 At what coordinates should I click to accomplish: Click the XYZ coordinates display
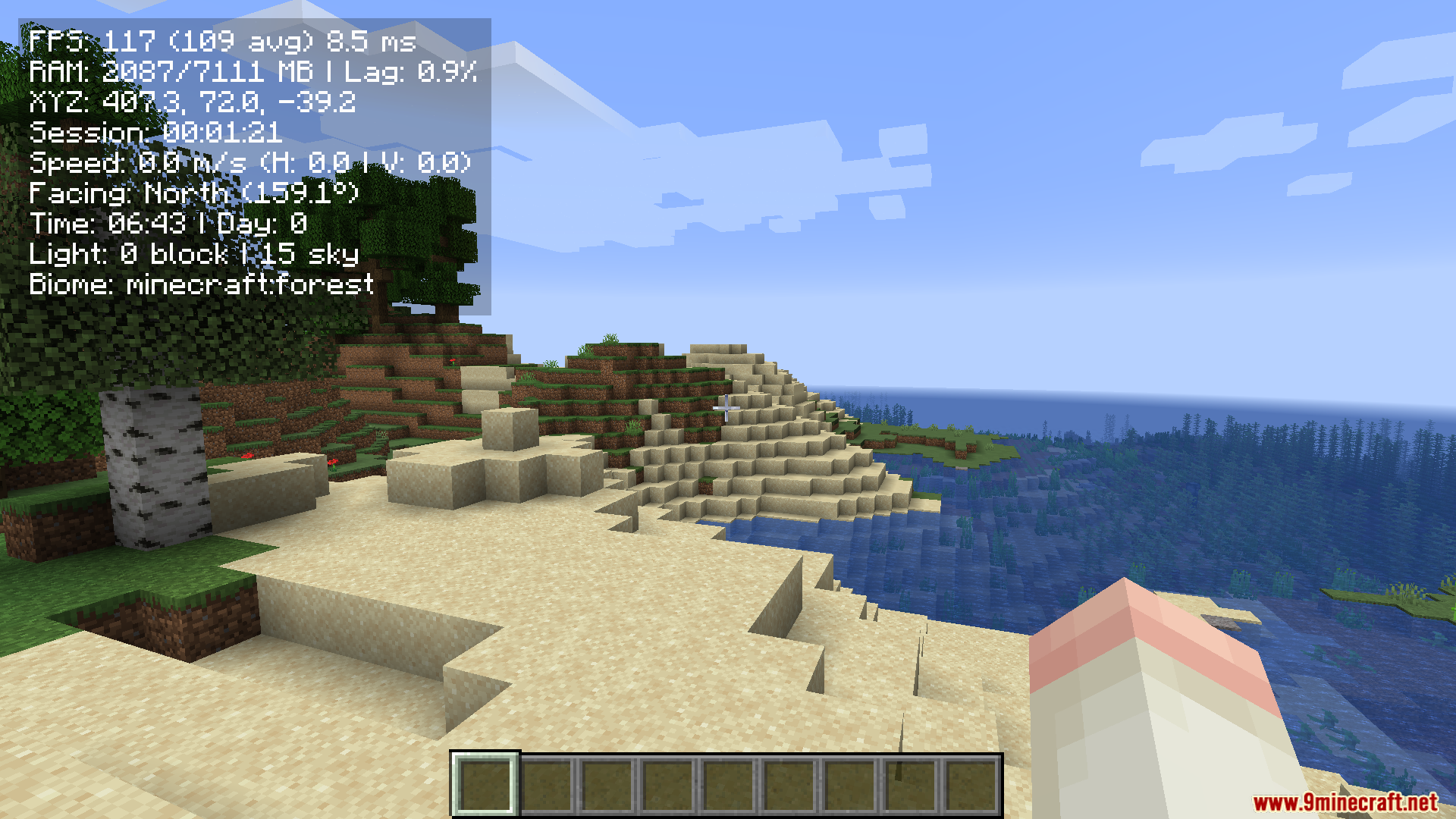point(192,104)
